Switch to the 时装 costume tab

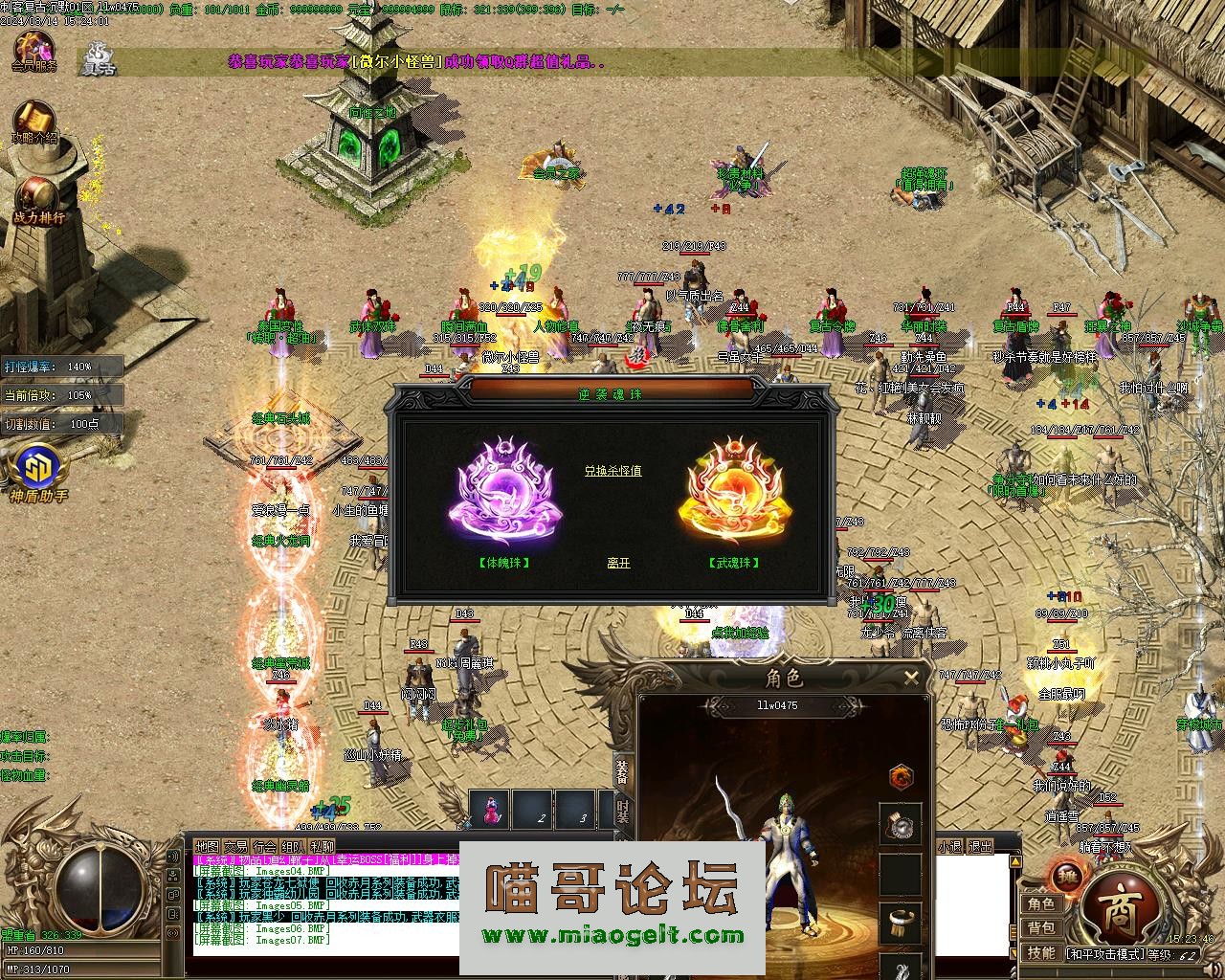coord(623,813)
